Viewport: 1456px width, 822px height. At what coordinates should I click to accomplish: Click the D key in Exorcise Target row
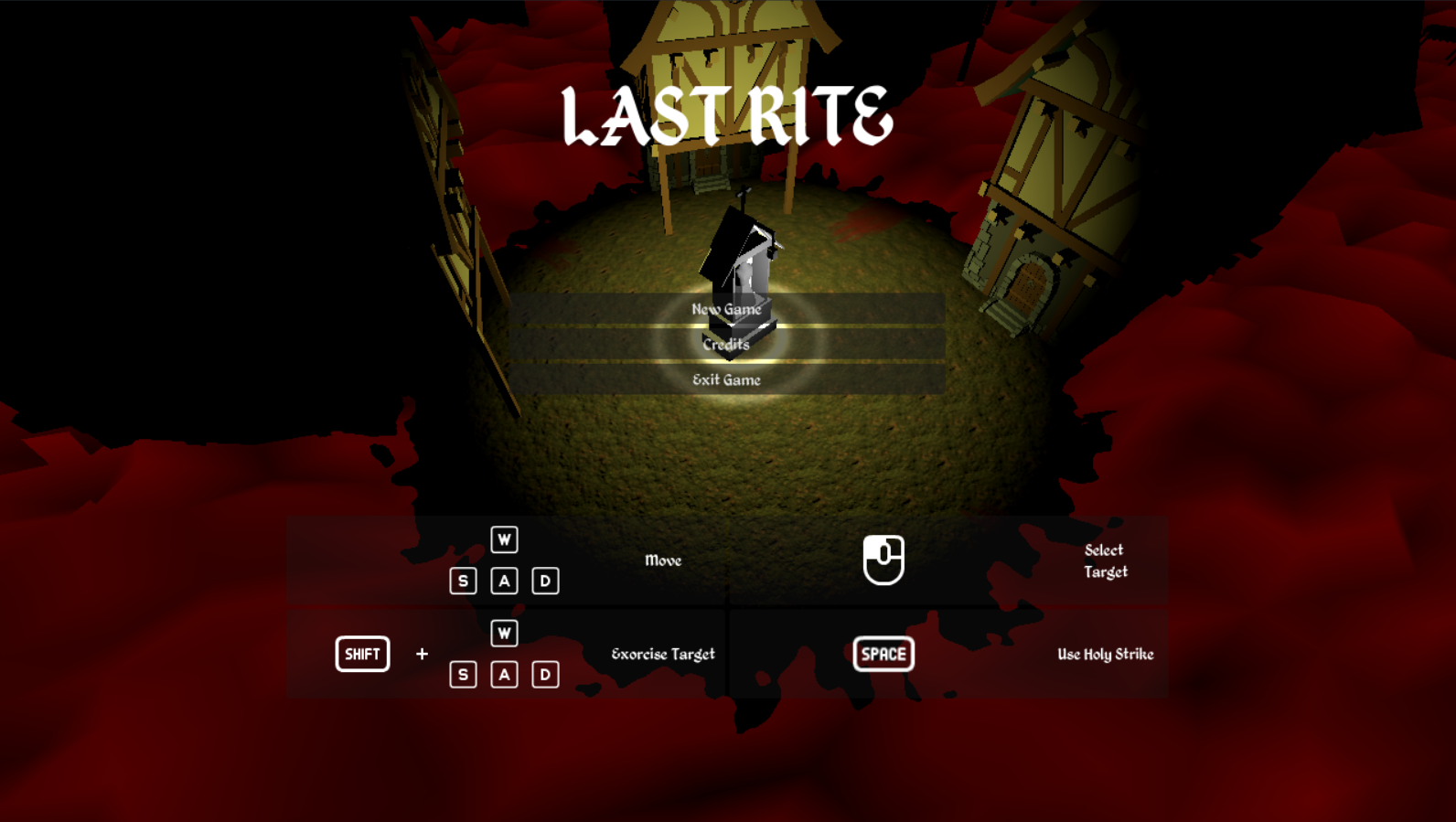545,674
